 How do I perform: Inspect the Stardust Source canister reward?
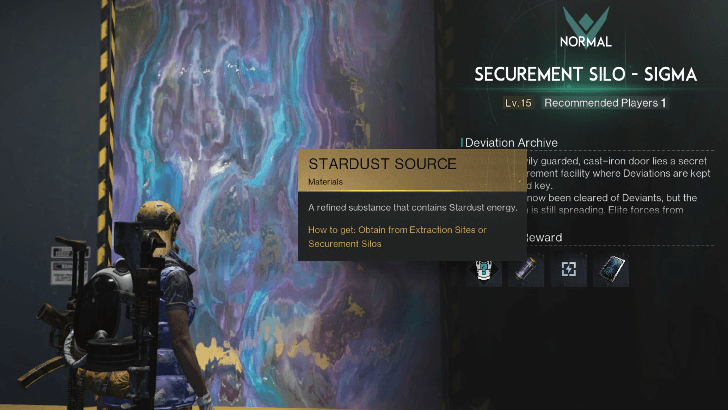click(x=526, y=270)
